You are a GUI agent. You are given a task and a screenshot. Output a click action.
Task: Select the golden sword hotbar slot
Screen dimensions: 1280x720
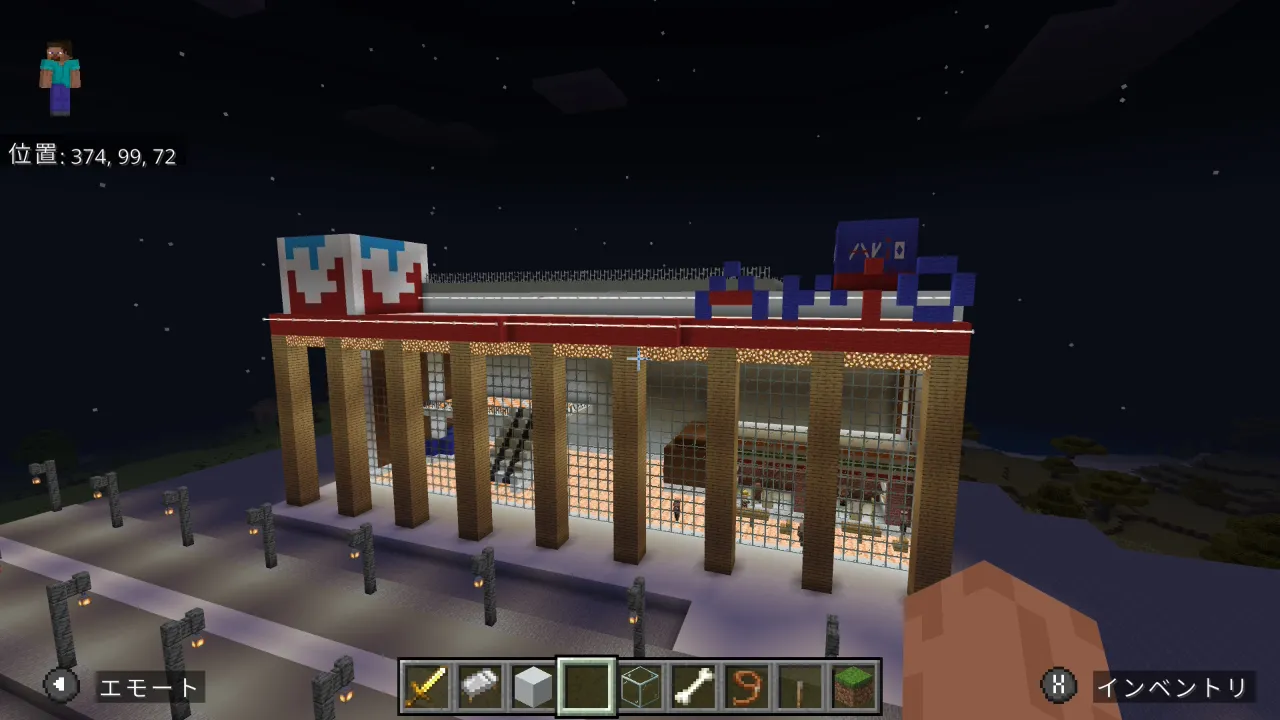click(x=425, y=686)
